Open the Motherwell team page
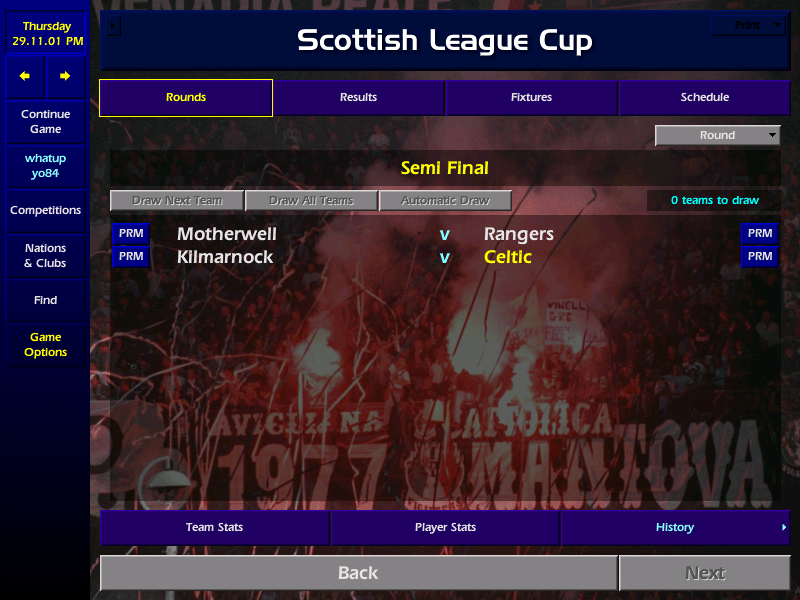 (227, 234)
